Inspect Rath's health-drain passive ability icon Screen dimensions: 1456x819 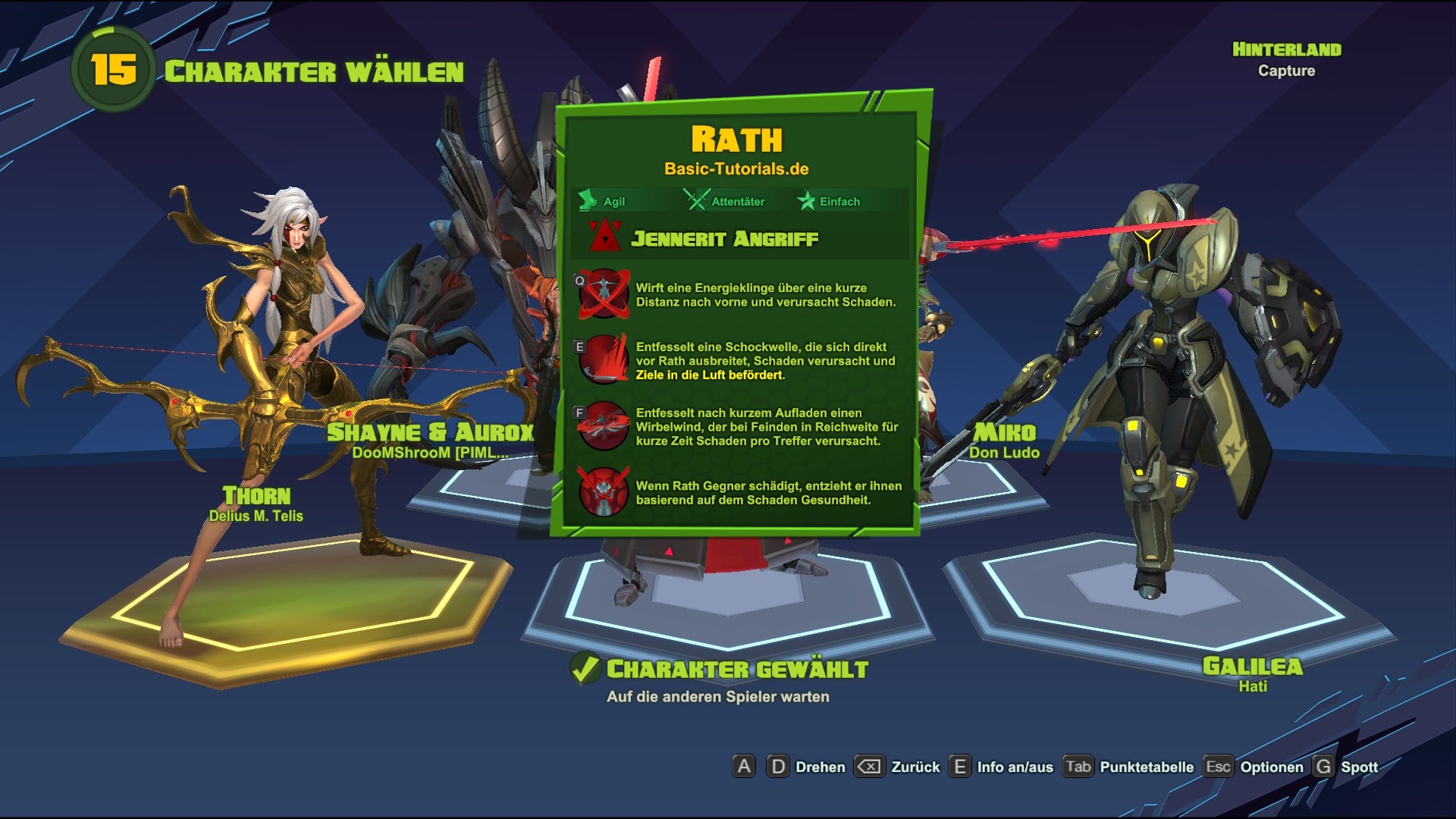(604, 492)
